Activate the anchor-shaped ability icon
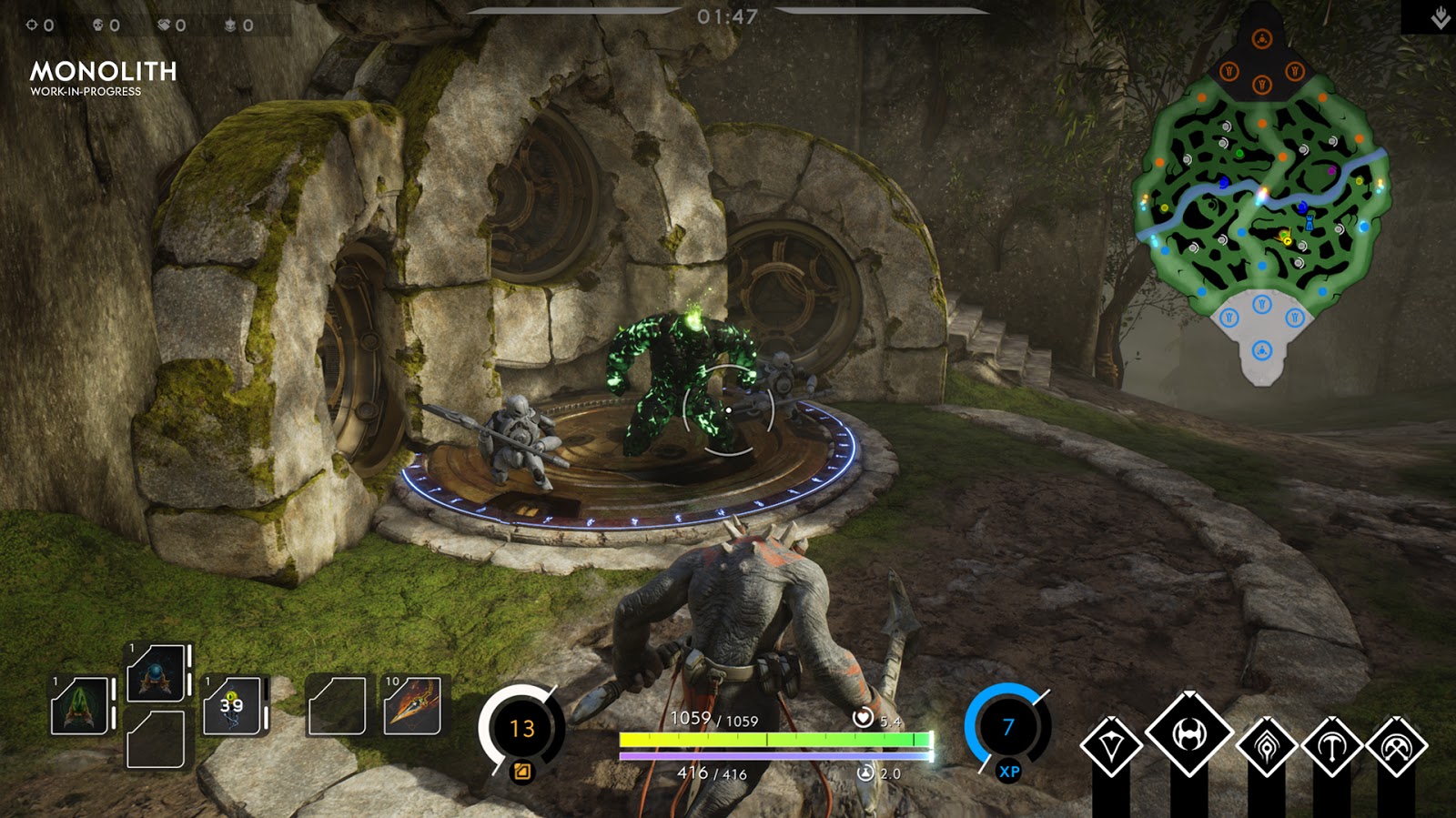 1331,746
